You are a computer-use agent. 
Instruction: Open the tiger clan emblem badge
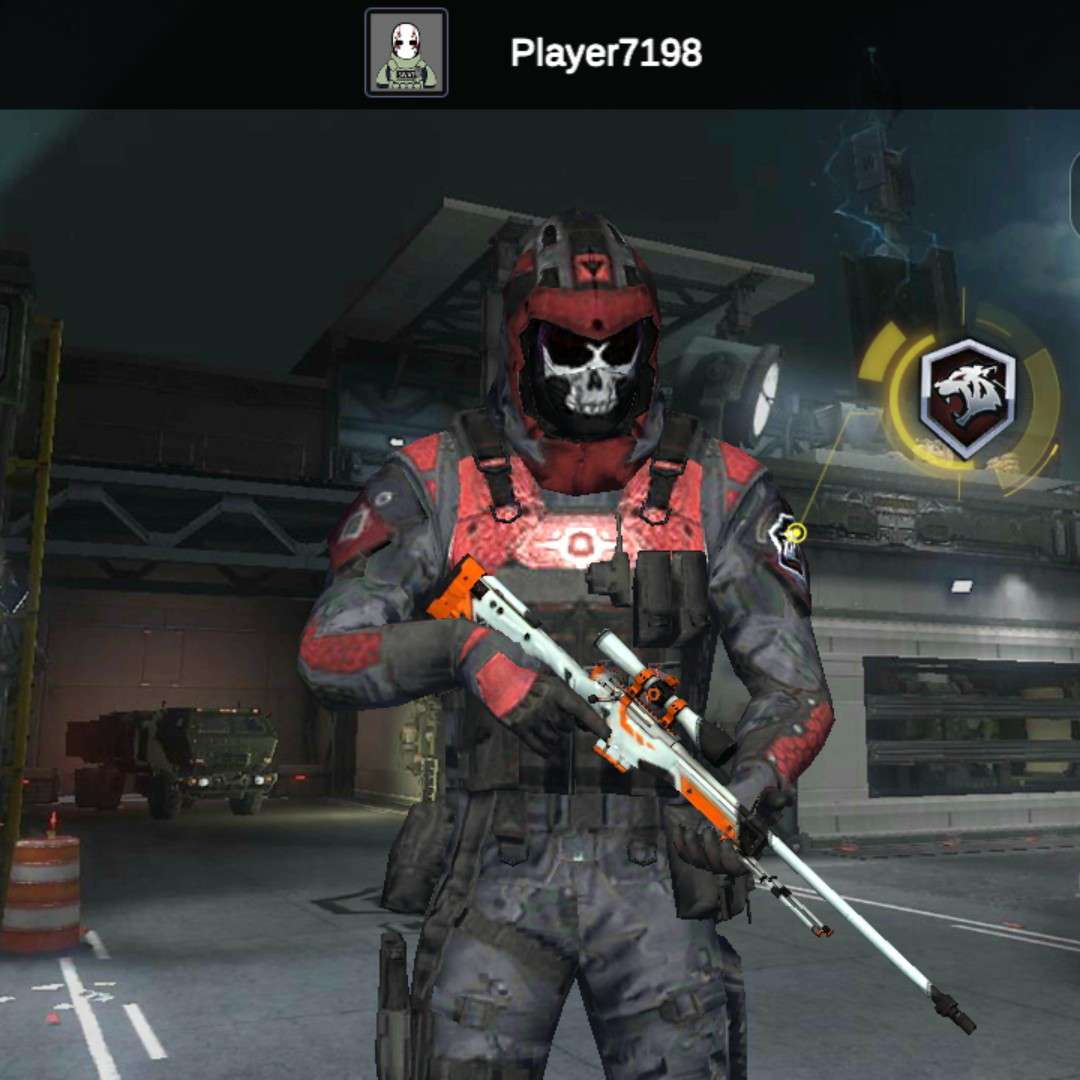[x=967, y=397]
